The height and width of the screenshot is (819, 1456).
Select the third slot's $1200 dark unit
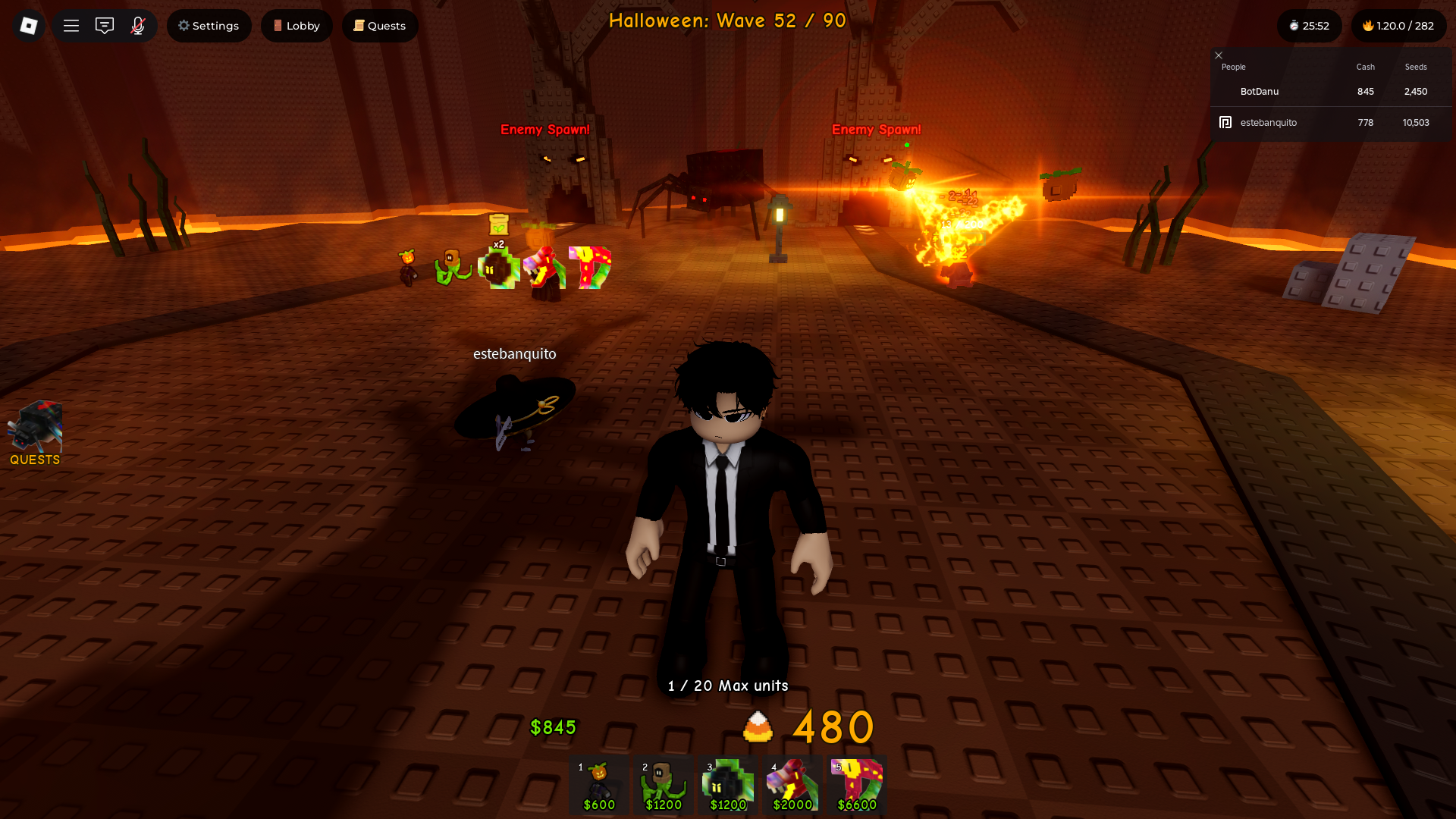728,786
